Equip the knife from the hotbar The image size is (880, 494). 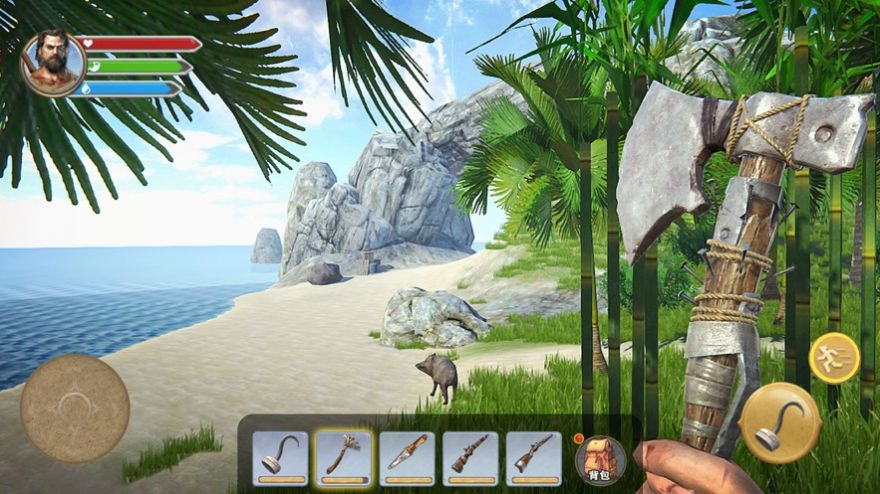[406, 457]
